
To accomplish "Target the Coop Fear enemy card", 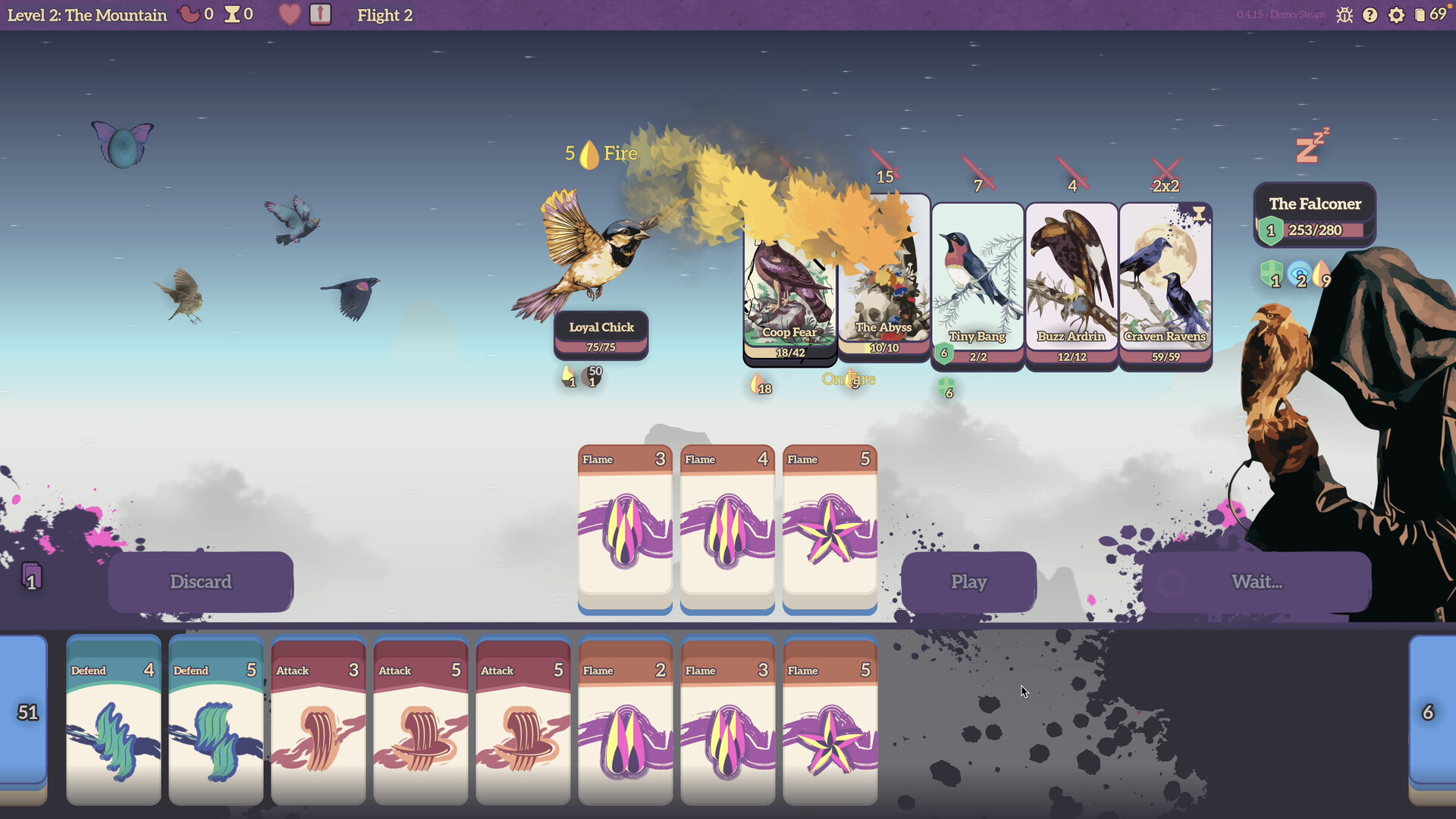I will [789, 296].
